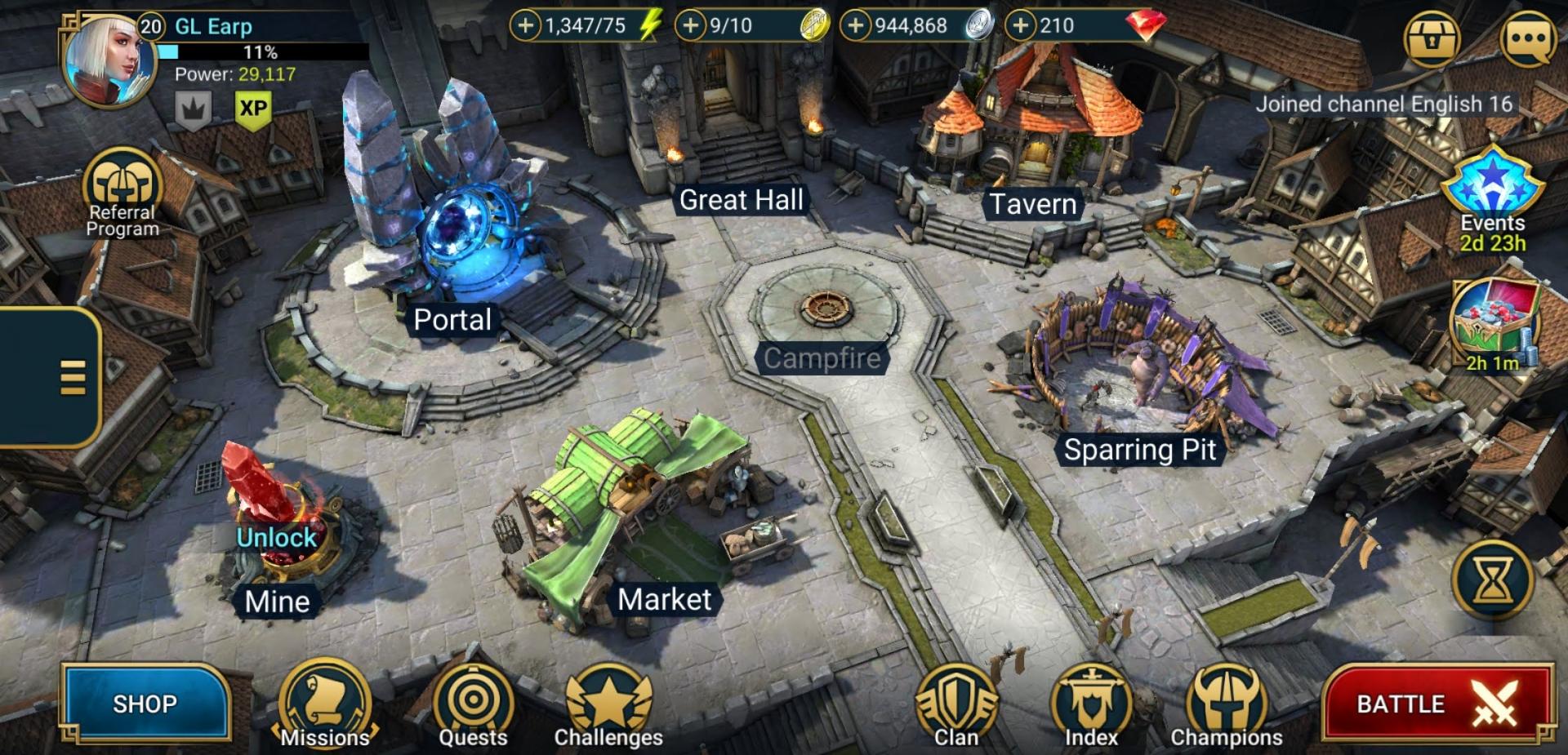Open the Shop
Viewport: 1568px width, 755px height.
click(x=145, y=703)
